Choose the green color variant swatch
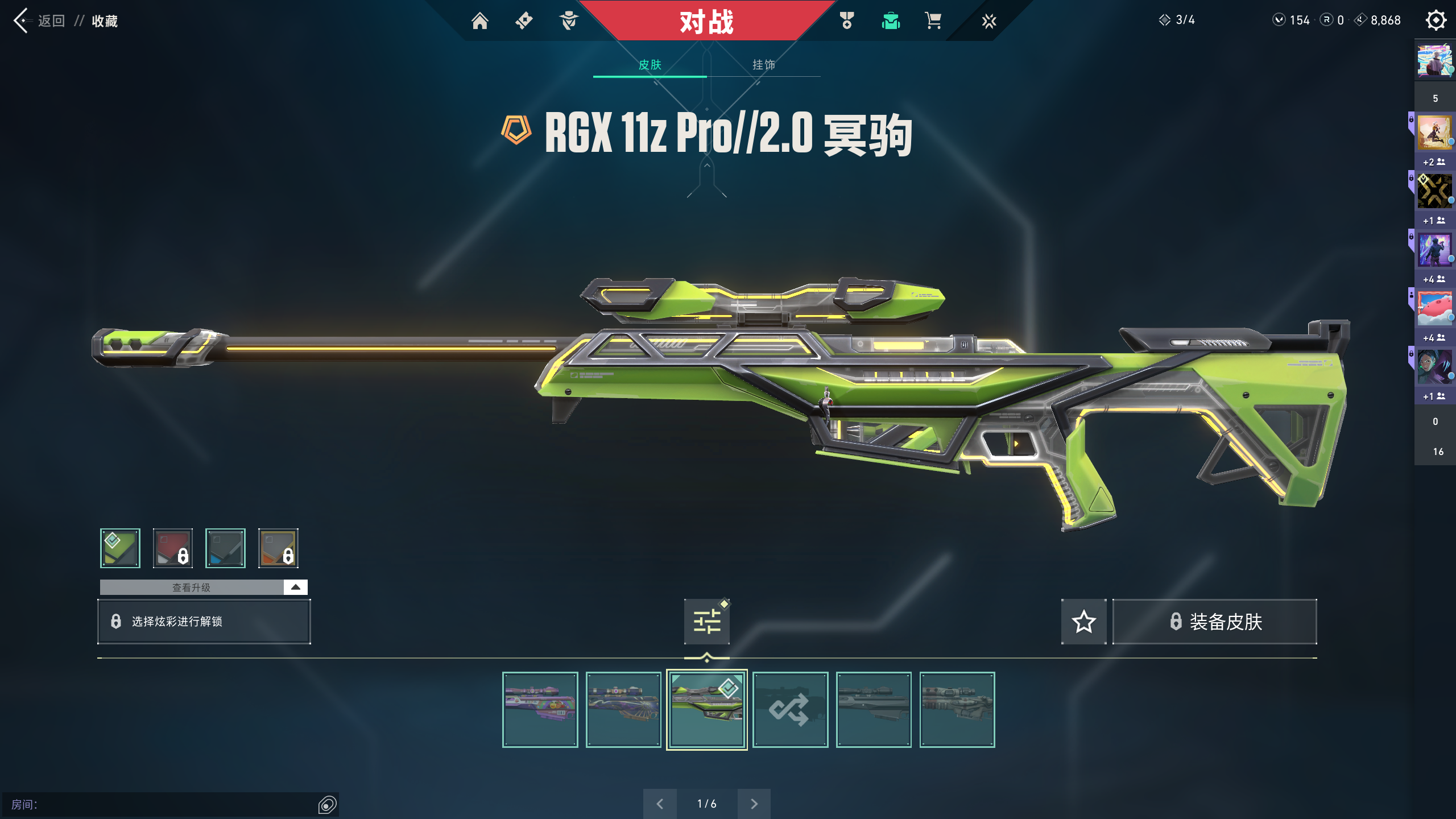Screen dimensions: 1456x819 pos(120,548)
